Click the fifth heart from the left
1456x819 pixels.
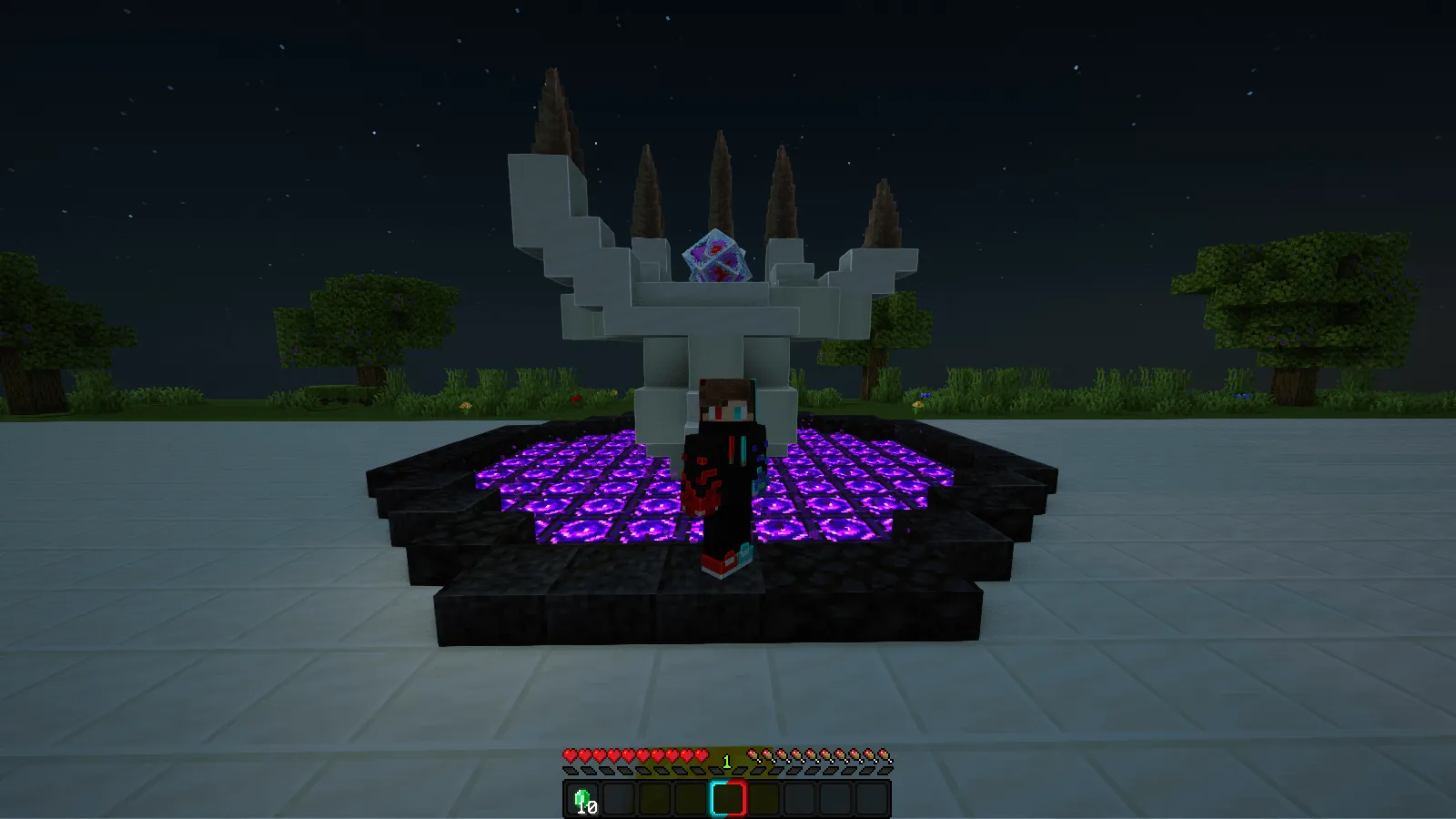coord(626,754)
